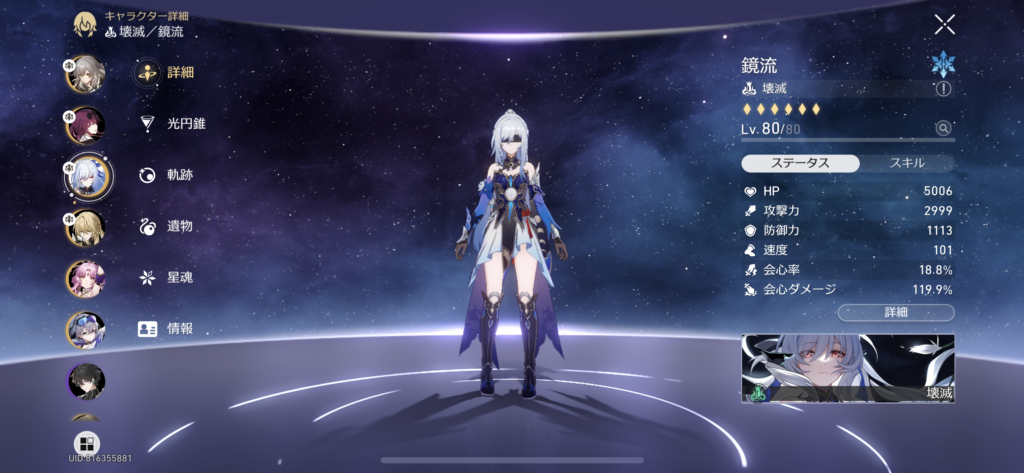Click the magnifier icon next to the level

tap(942, 128)
